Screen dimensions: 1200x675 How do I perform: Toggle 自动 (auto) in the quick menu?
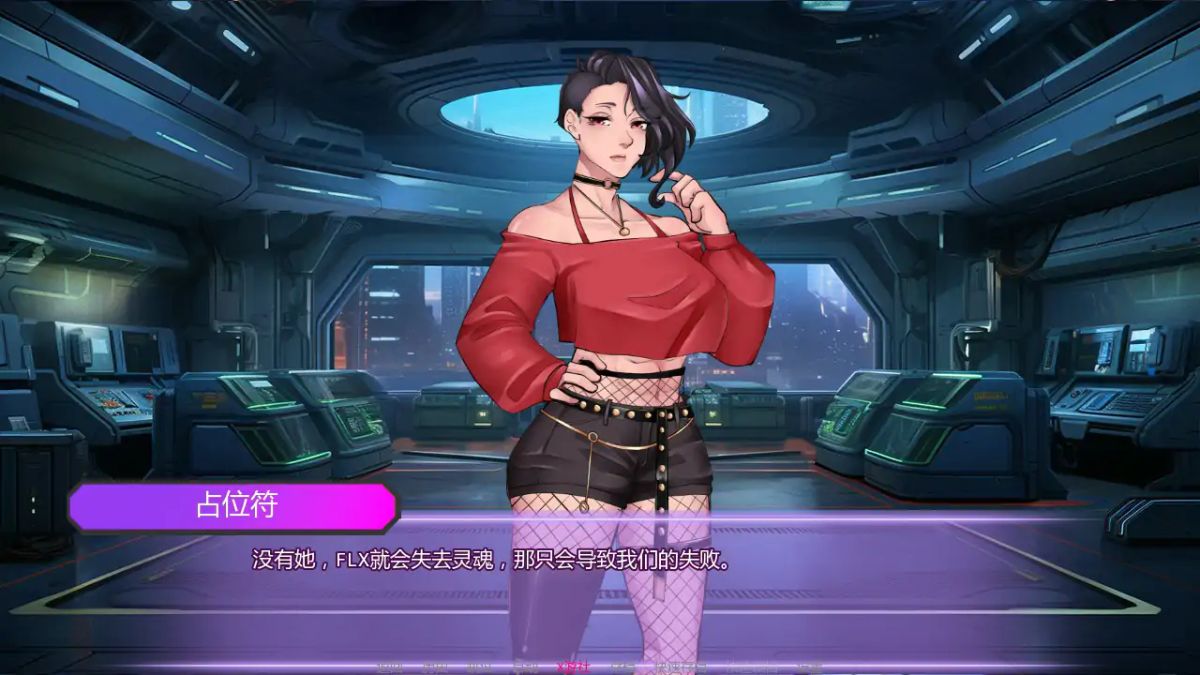tap(525, 666)
